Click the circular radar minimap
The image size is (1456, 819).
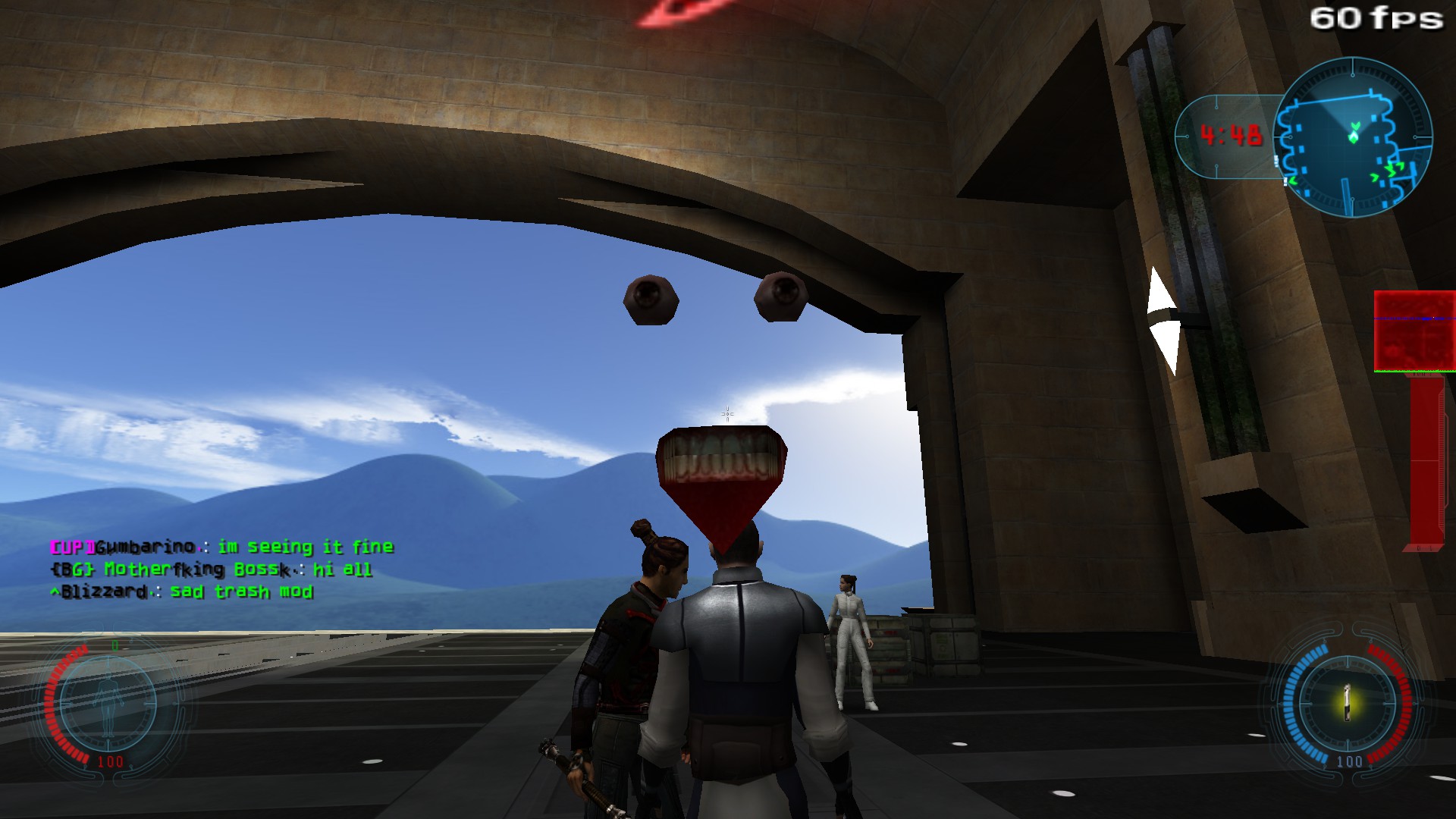1353,137
